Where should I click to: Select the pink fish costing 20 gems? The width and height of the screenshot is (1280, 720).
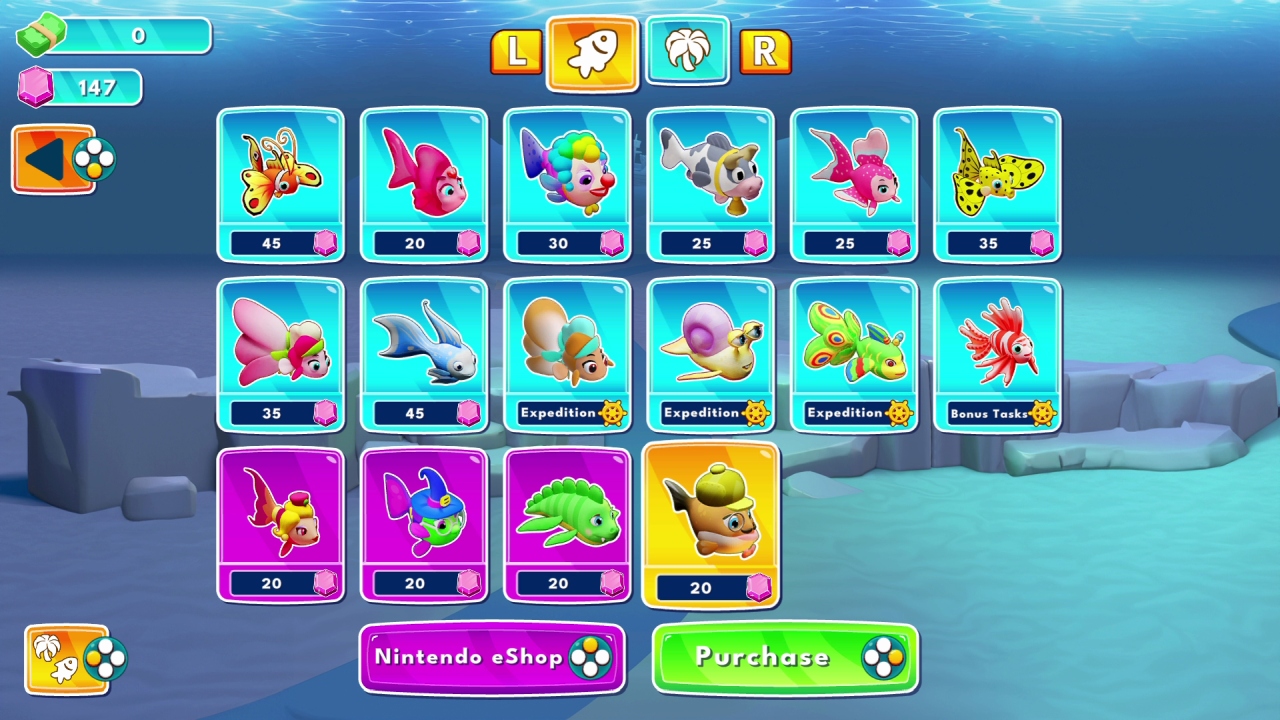[x=424, y=185]
